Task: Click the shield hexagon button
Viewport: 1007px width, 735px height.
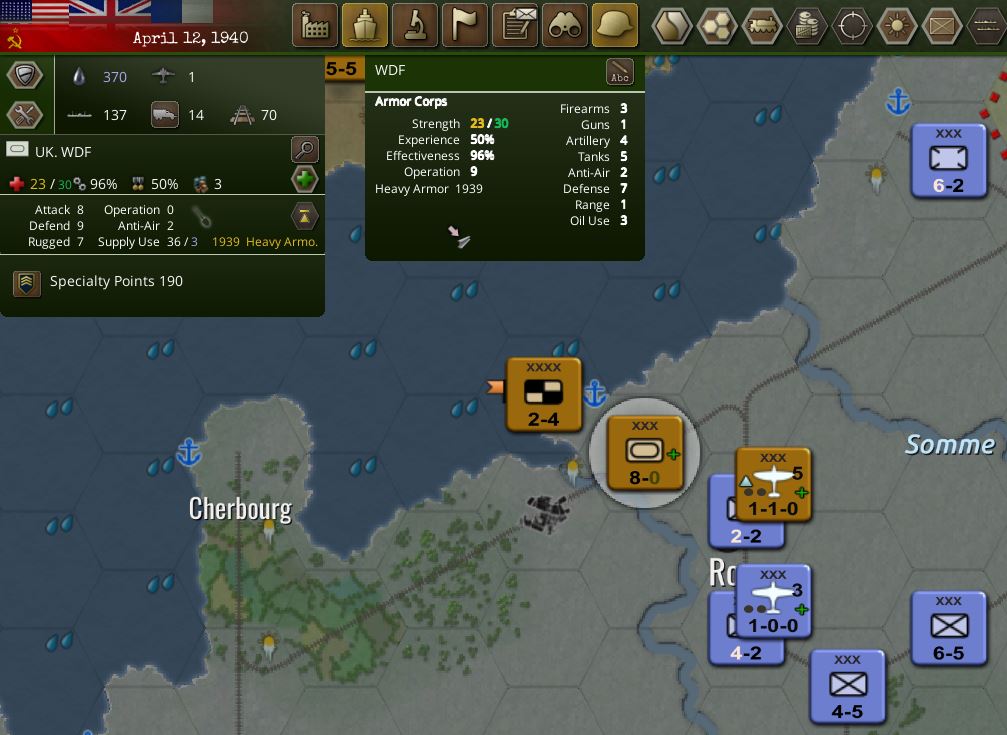Action: pos(24,76)
